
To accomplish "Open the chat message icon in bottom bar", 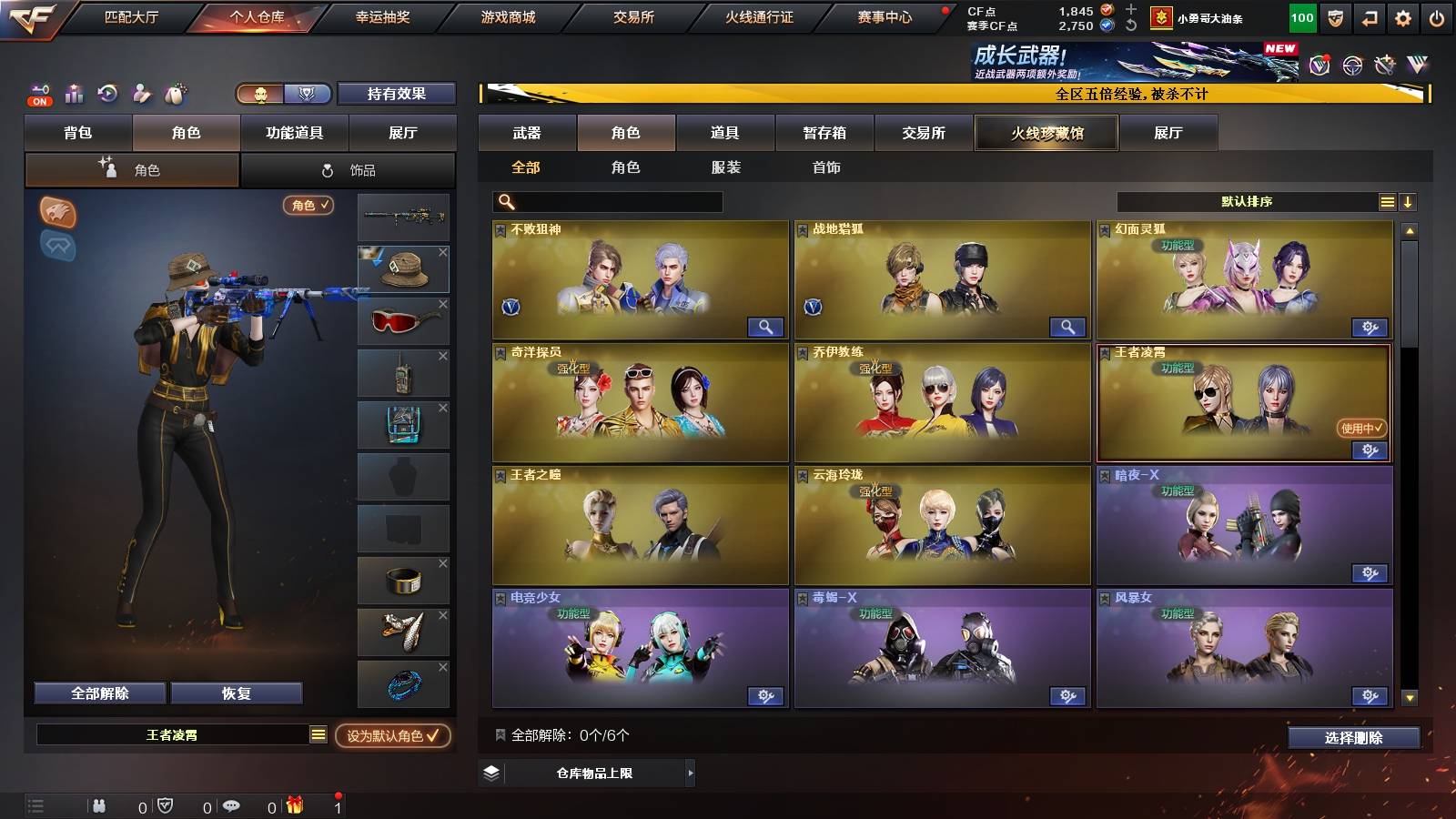I will [233, 804].
